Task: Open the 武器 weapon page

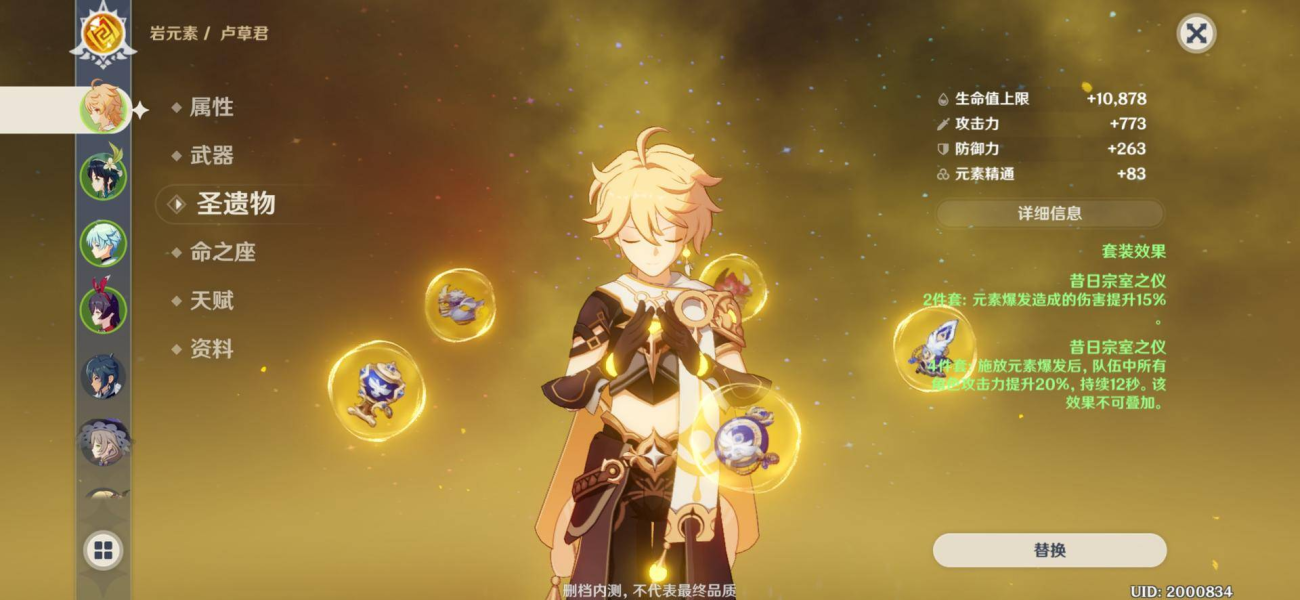Action: coord(211,155)
